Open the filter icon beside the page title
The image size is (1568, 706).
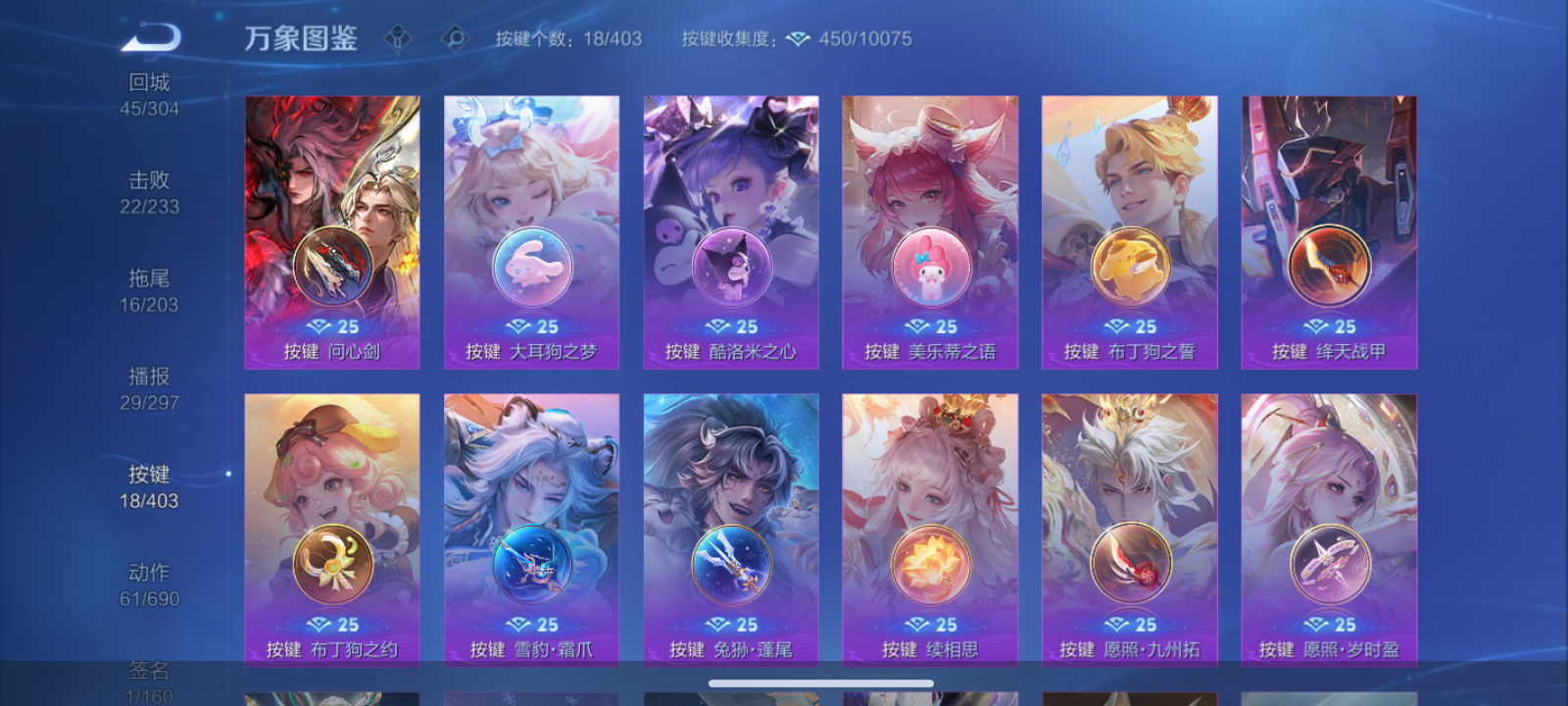coord(400,36)
